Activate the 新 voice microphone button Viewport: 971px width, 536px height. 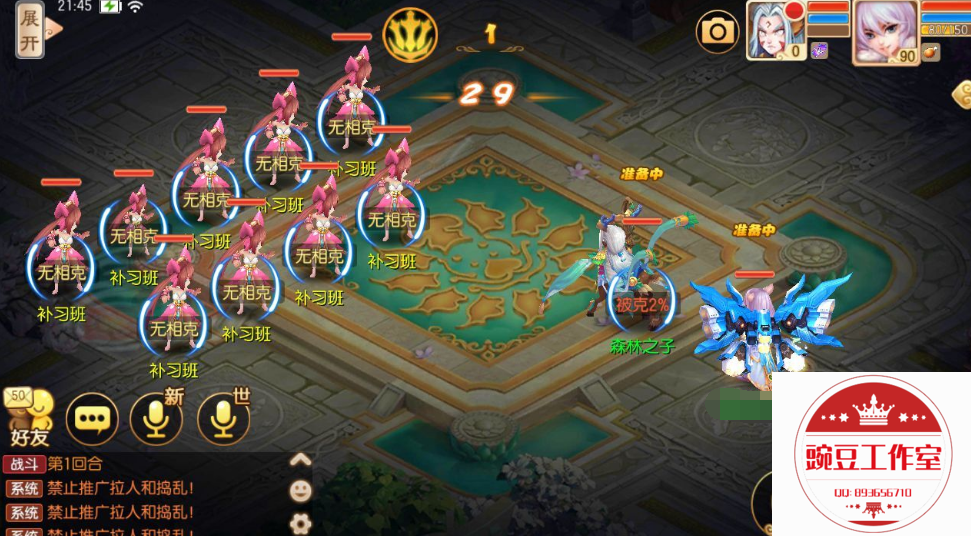pos(157,420)
